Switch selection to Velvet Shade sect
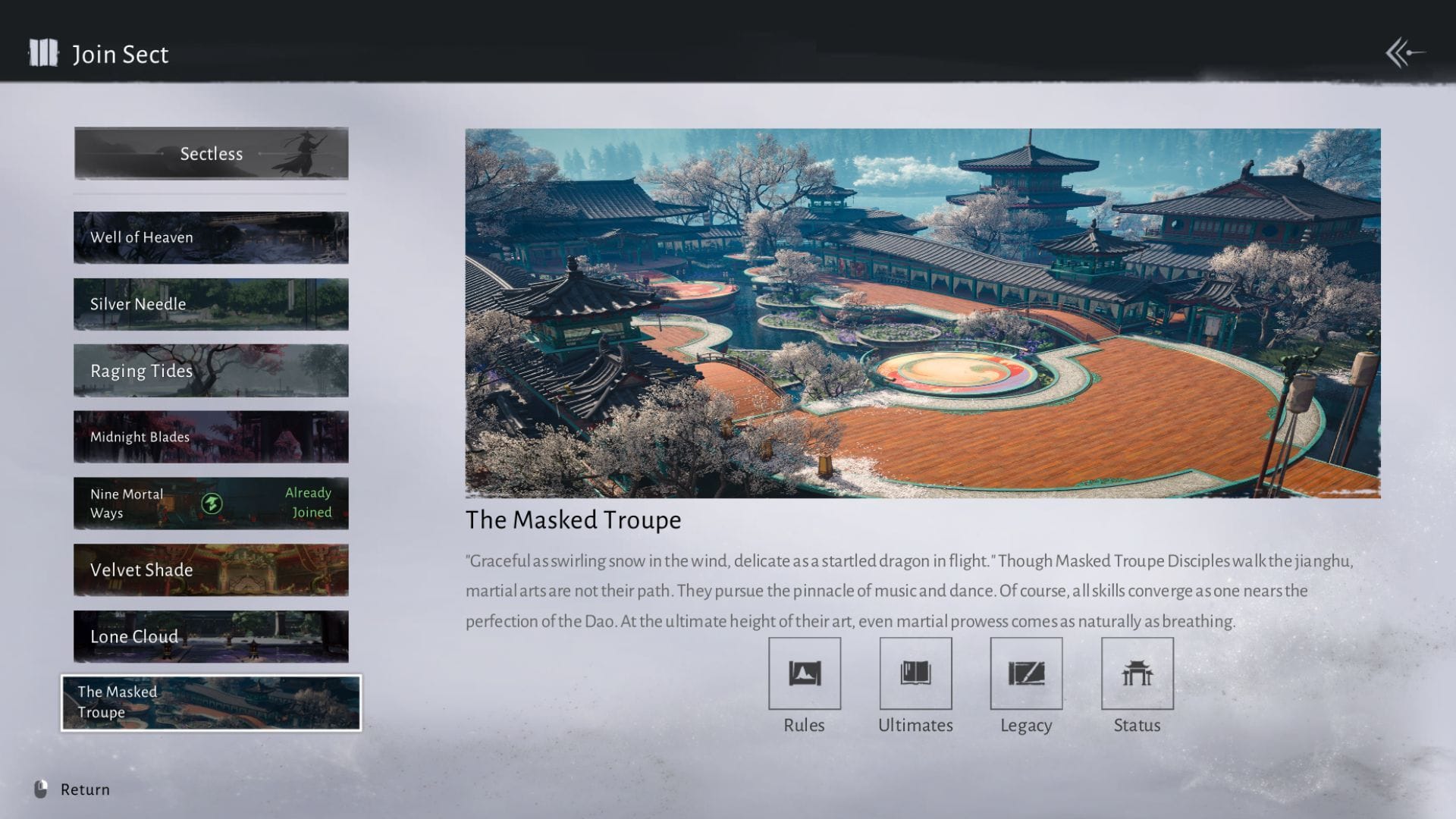This screenshot has width=1456, height=819. [x=211, y=570]
